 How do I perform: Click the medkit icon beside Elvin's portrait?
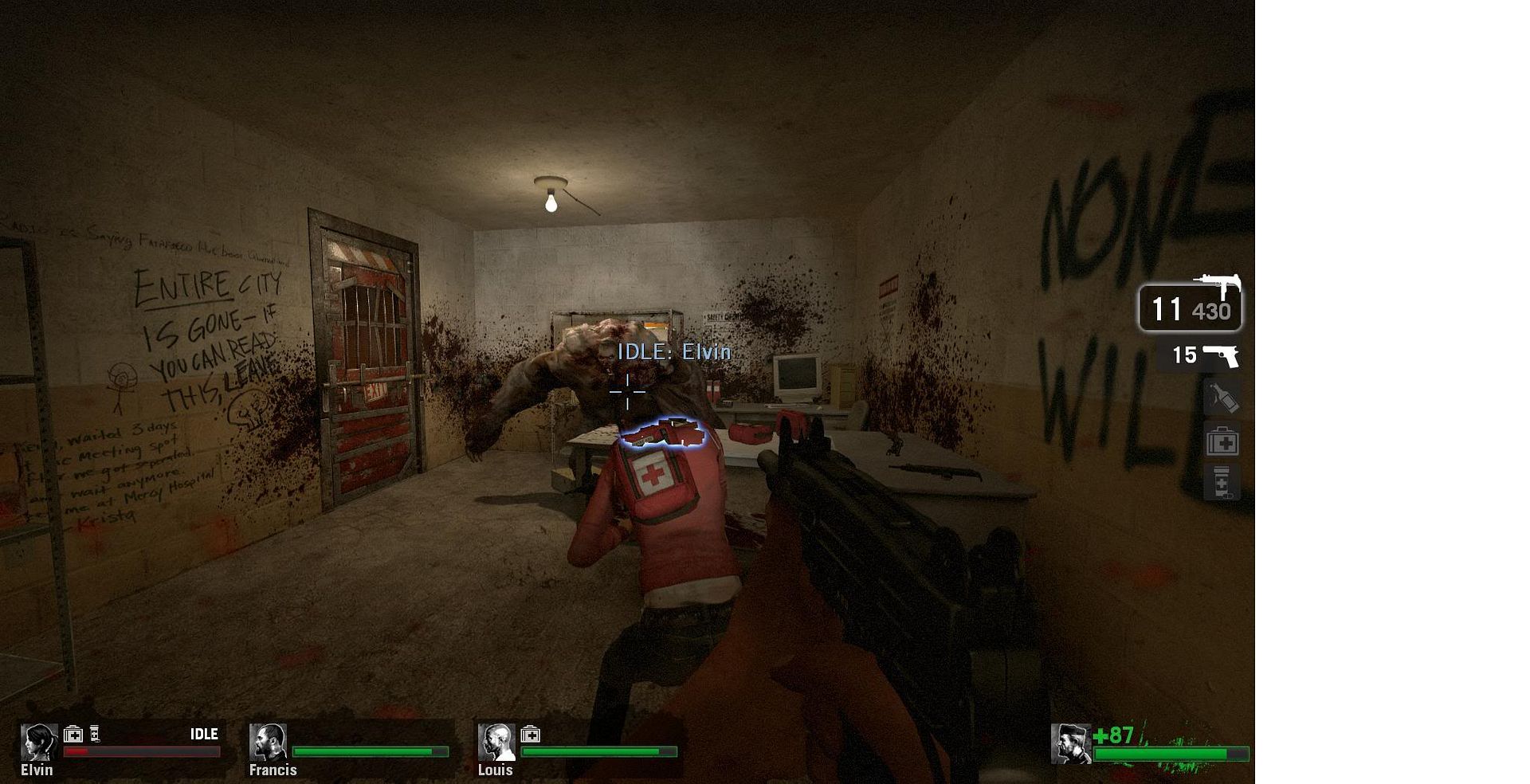[x=73, y=735]
